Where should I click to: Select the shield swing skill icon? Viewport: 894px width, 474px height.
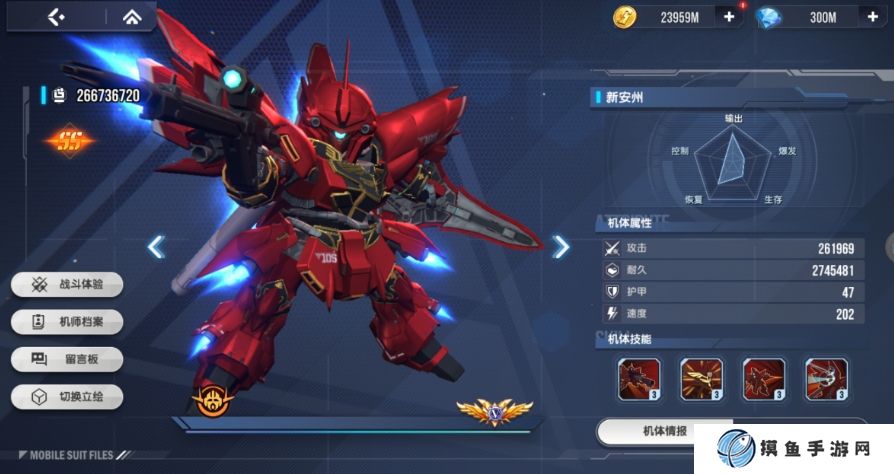coord(826,379)
